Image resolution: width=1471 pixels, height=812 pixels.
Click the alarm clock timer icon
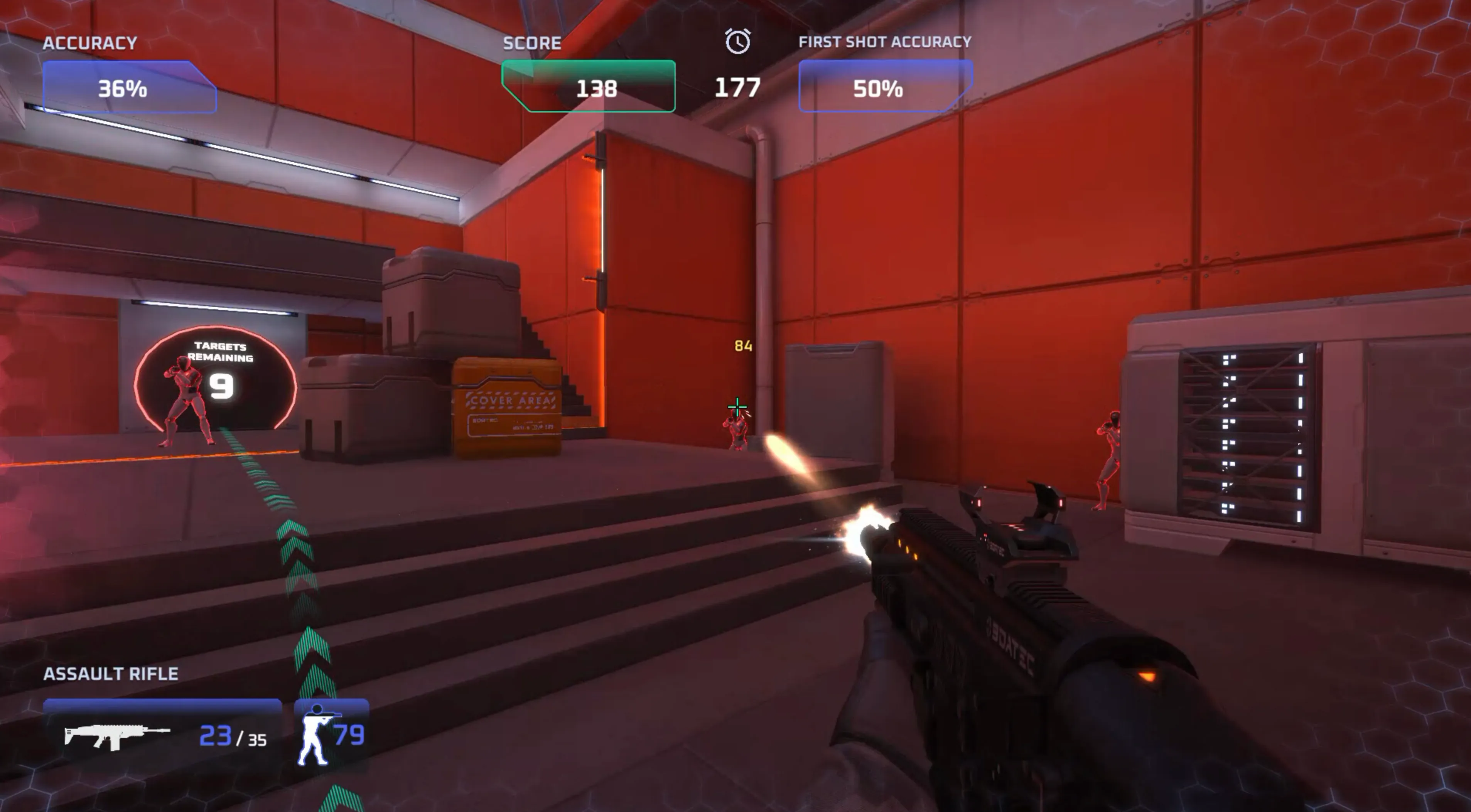pos(737,42)
